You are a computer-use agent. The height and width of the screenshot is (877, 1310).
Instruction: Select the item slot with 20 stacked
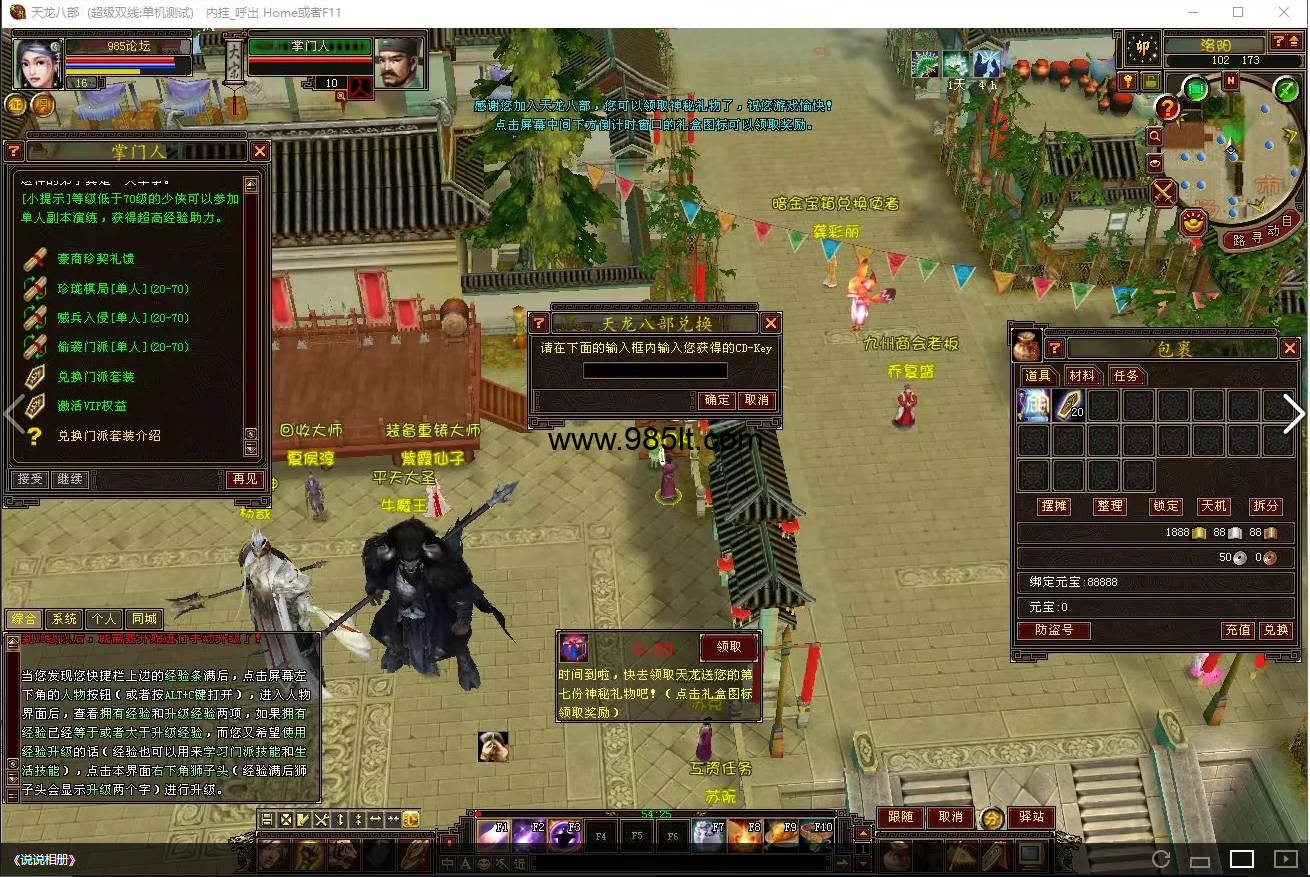pos(1069,405)
